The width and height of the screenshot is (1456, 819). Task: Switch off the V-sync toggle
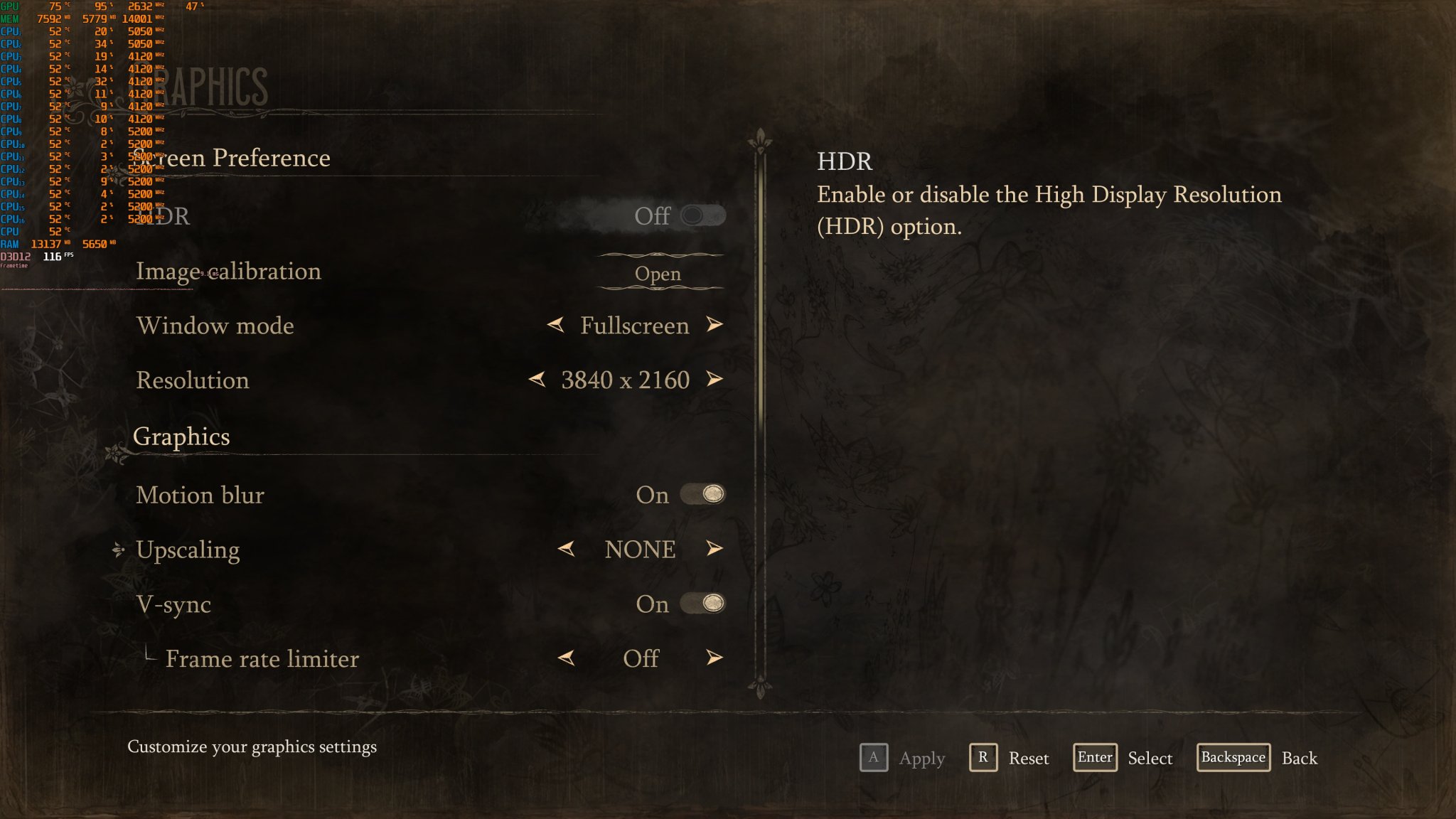702,604
